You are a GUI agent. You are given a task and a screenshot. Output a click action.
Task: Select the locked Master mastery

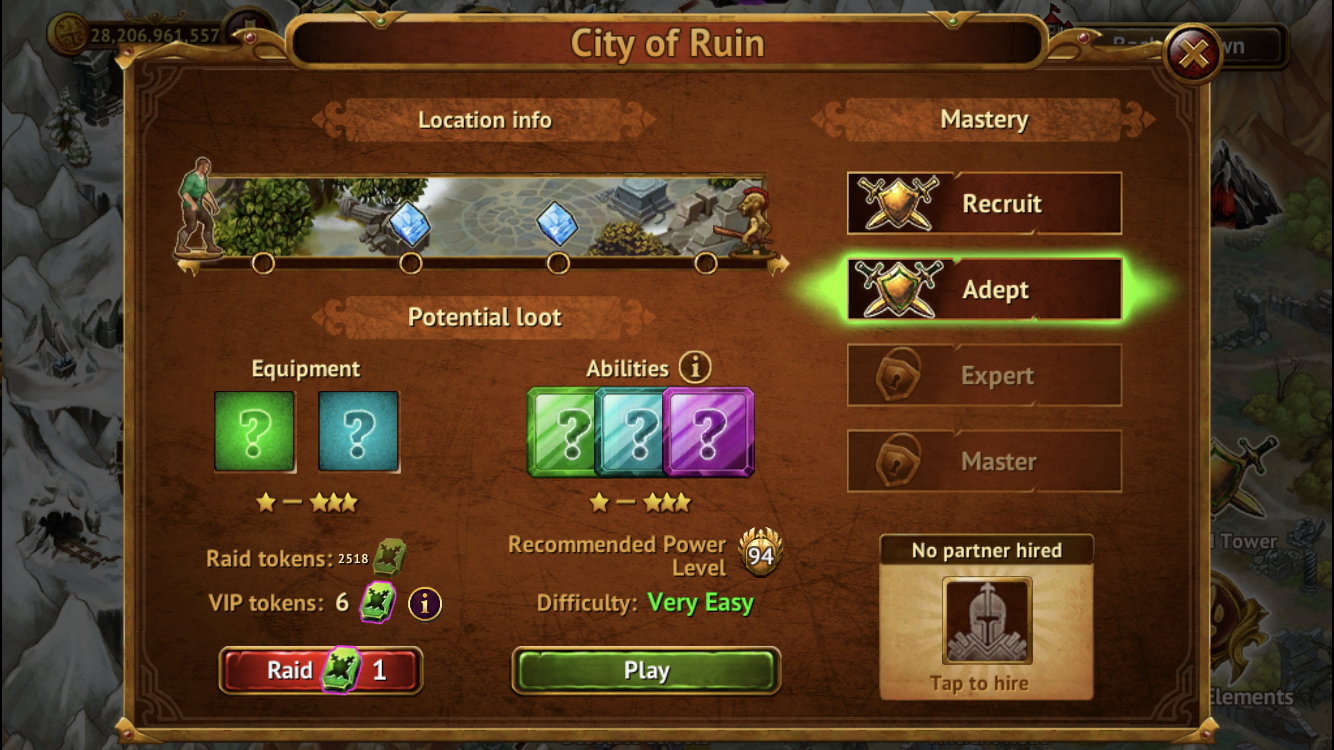point(984,461)
